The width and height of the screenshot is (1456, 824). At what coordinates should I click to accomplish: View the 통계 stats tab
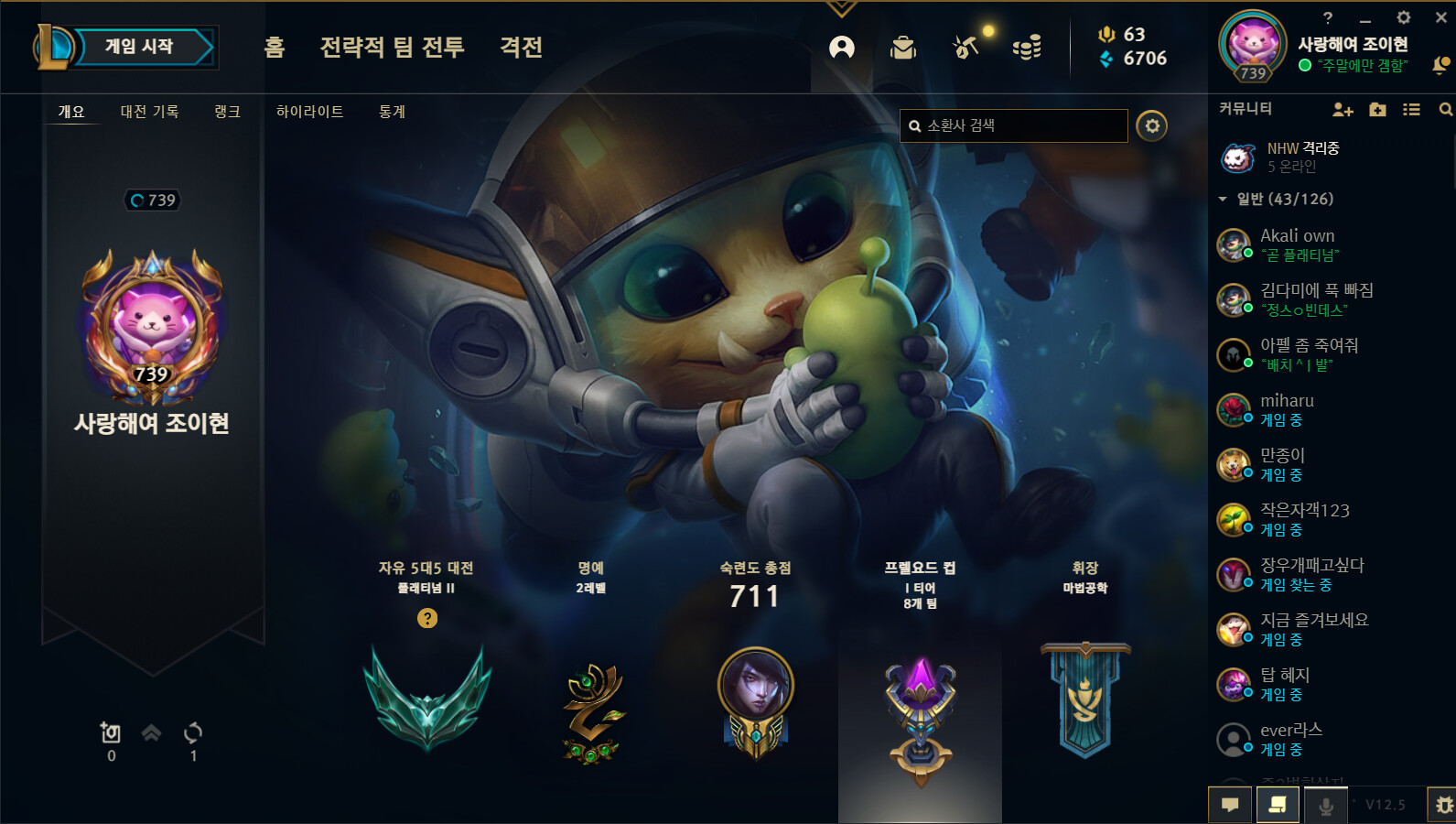(x=392, y=112)
